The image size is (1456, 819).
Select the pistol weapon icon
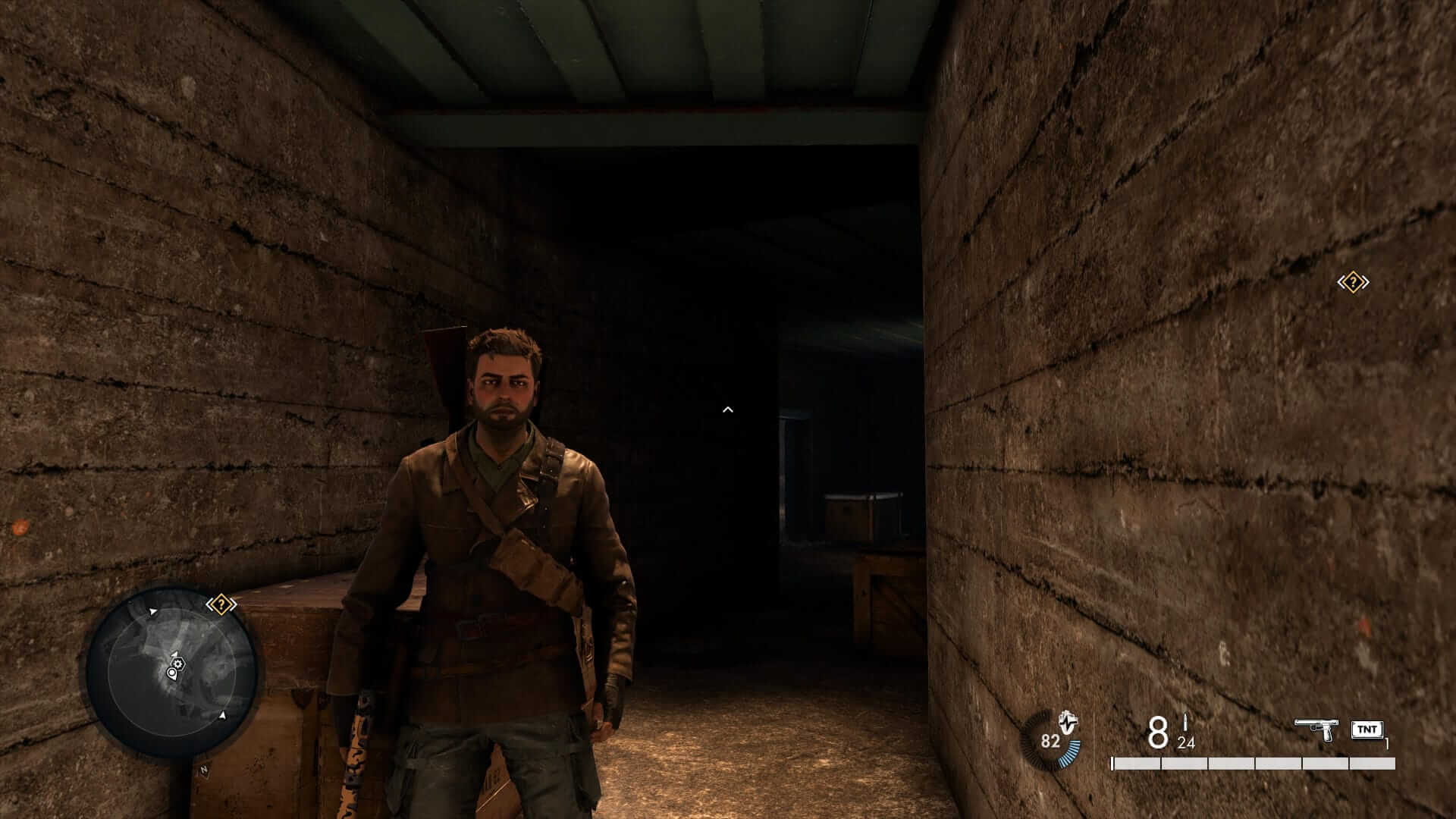[1316, 730]
